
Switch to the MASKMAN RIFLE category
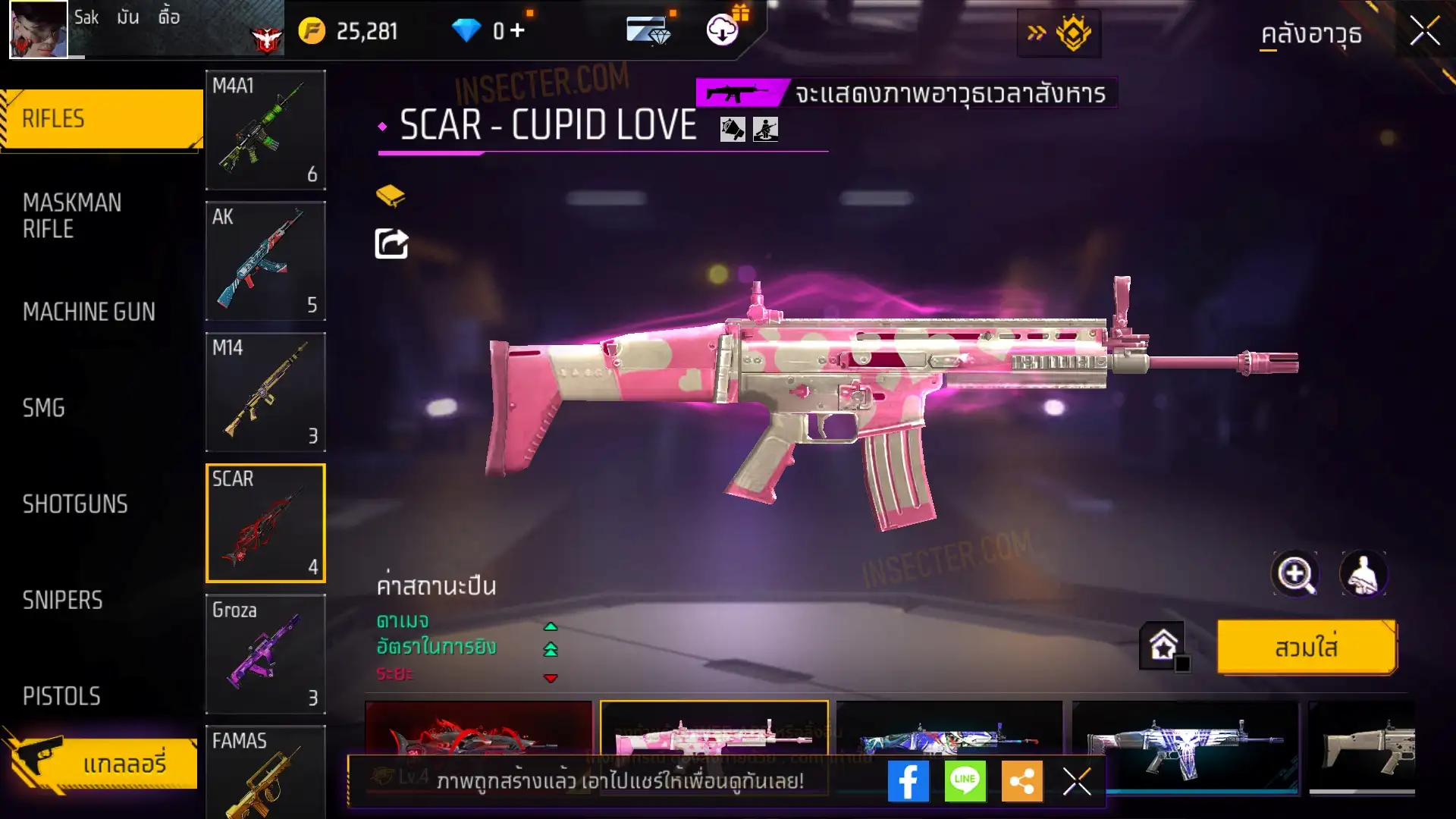(72, 215)
